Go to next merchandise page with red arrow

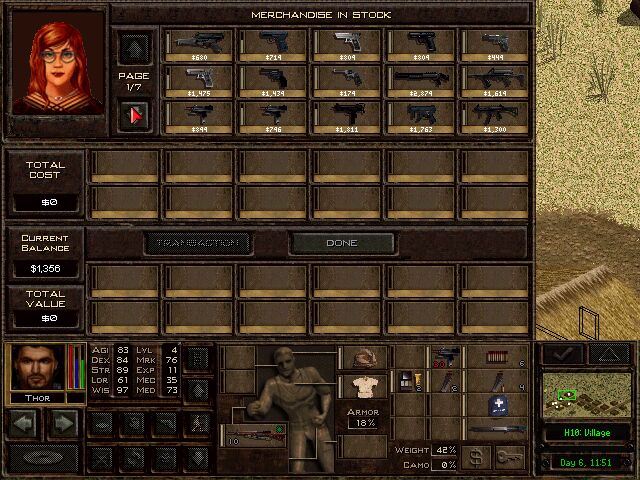coord(134,116)
